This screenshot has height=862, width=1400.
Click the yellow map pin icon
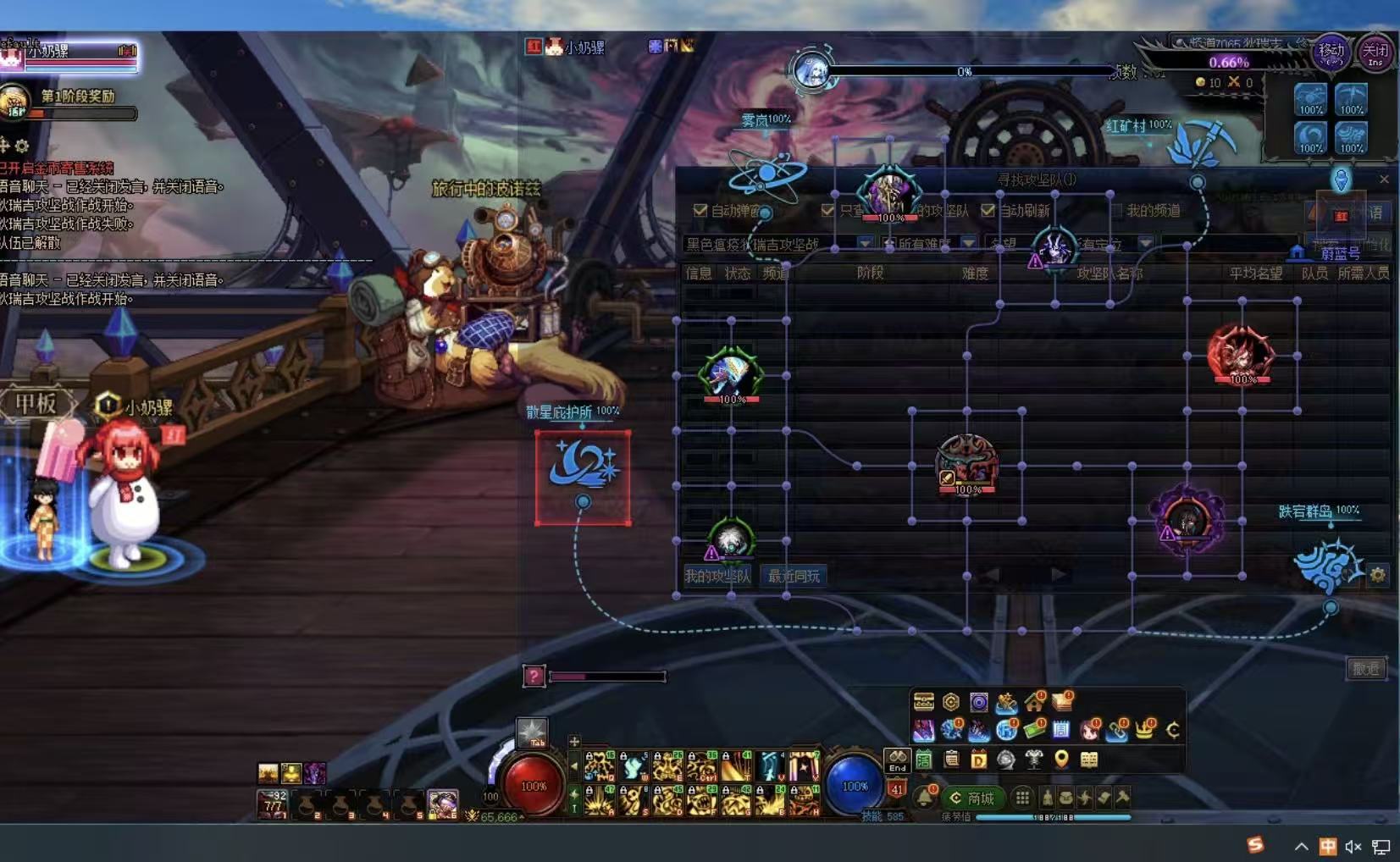point(1061,760)
